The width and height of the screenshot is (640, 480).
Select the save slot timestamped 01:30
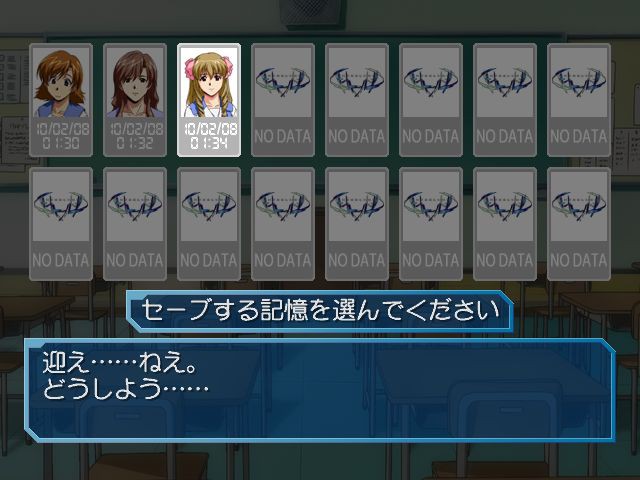coord(61,100)
